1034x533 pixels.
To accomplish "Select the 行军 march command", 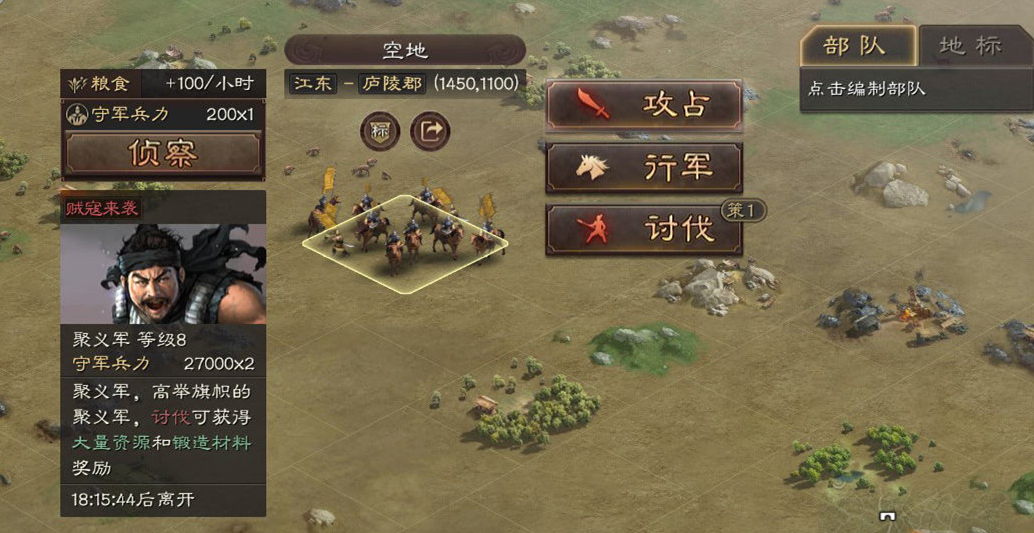I will point(644,168).
